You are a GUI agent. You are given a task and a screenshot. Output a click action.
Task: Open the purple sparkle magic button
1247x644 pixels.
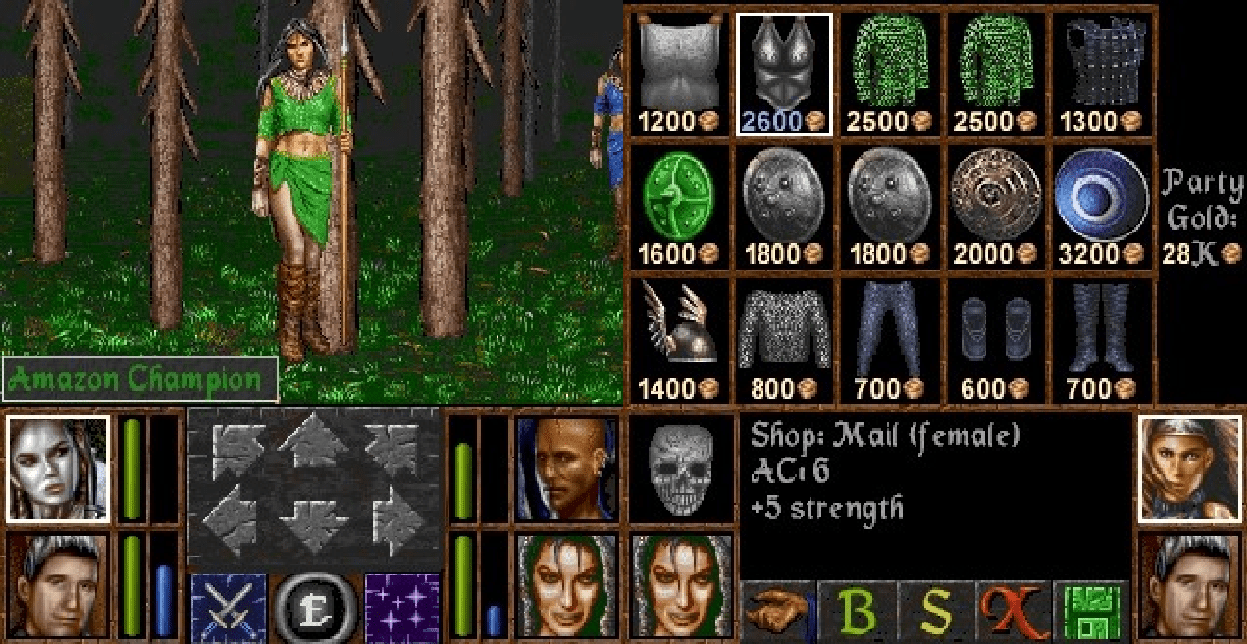pyautogui.click(x=402, y=606)
